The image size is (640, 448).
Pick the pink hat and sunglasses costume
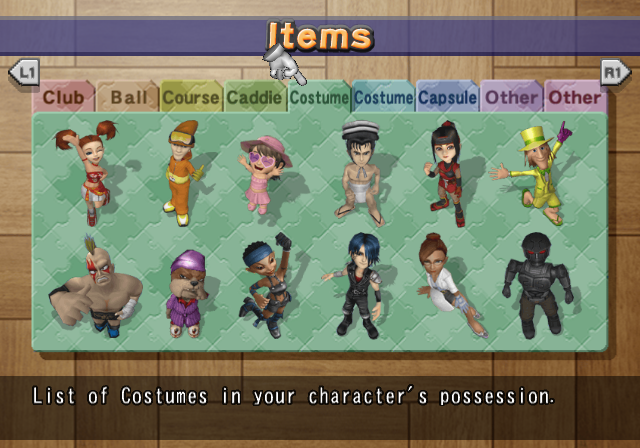(x=264, y=172)
